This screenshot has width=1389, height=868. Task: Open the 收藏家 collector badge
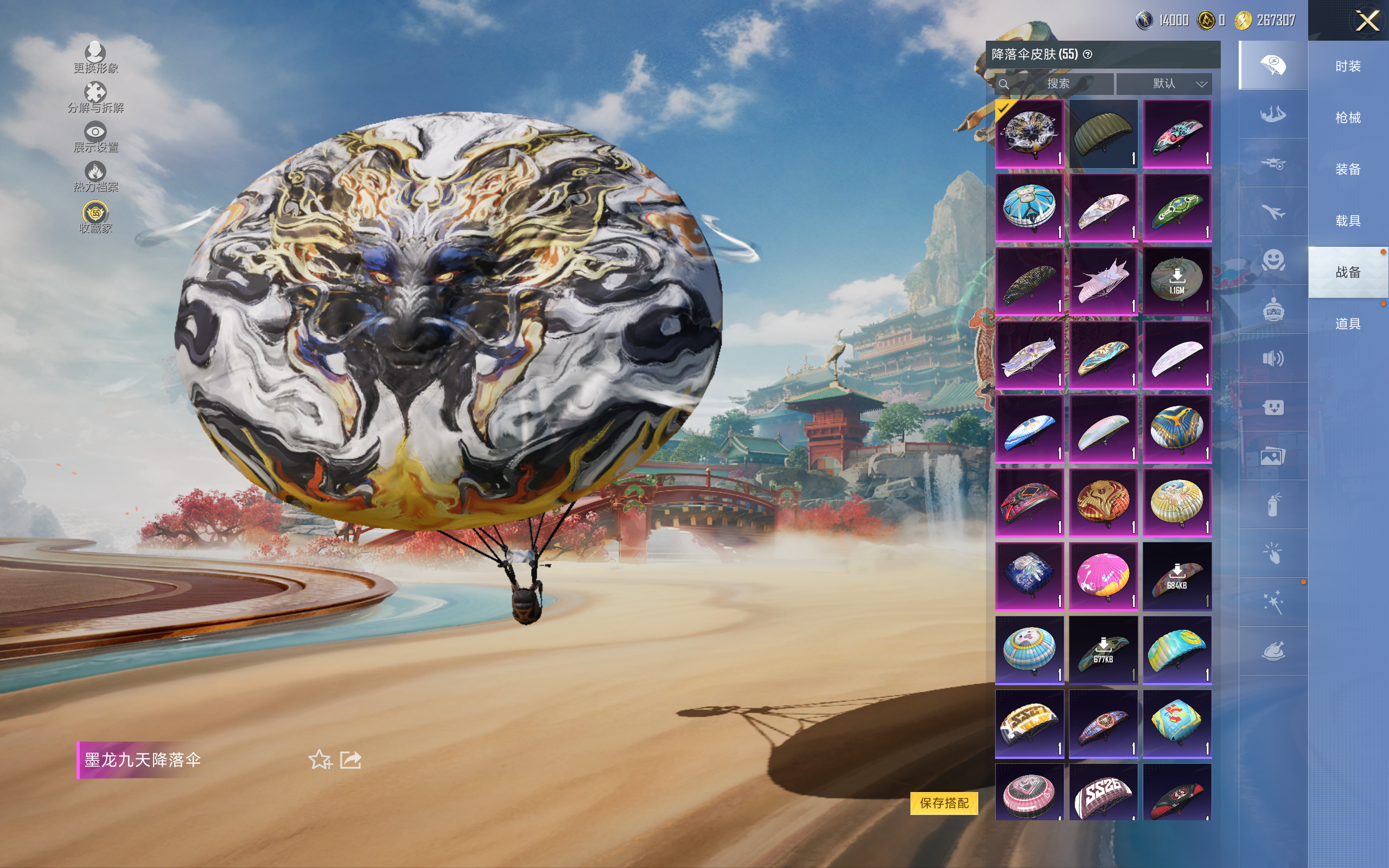[x=95, y=218]
